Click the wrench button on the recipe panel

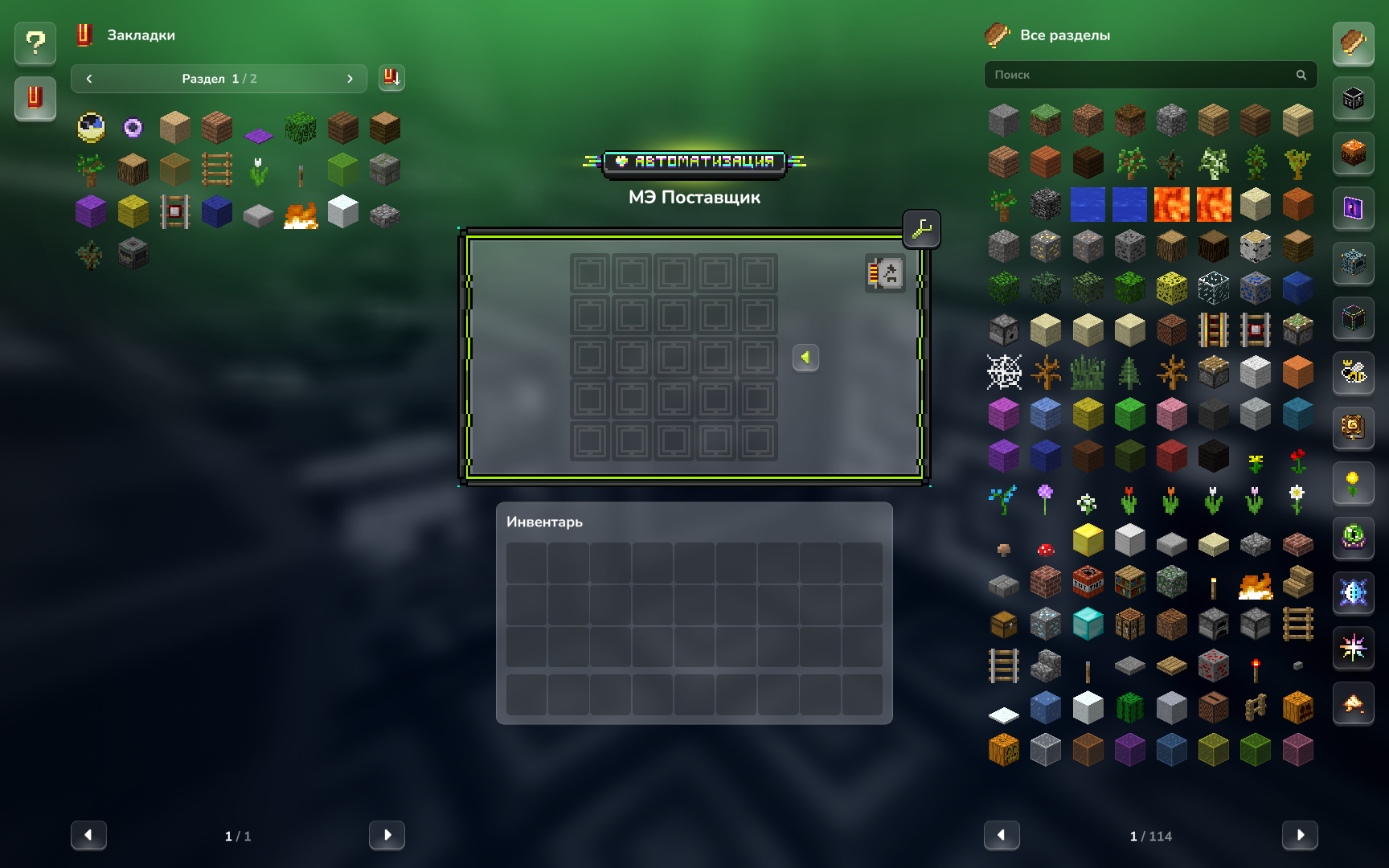921,229
